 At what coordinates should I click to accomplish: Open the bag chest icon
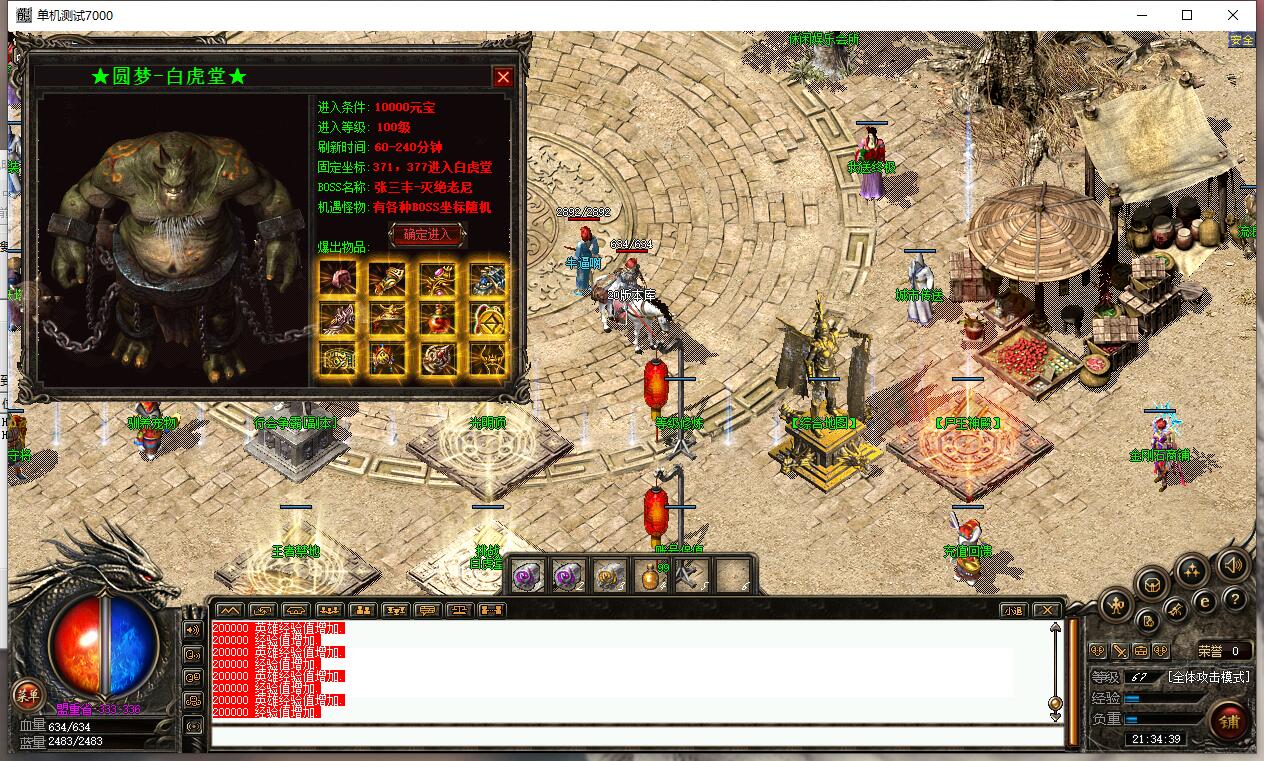pos(1151,583)
